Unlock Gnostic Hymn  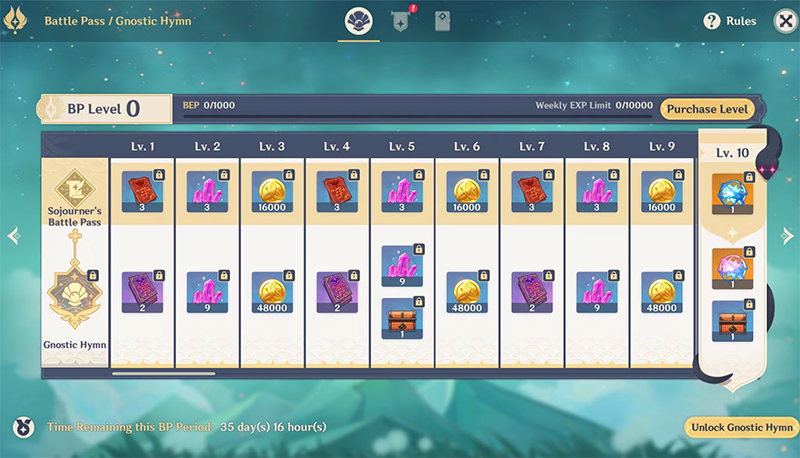(739, 427)
